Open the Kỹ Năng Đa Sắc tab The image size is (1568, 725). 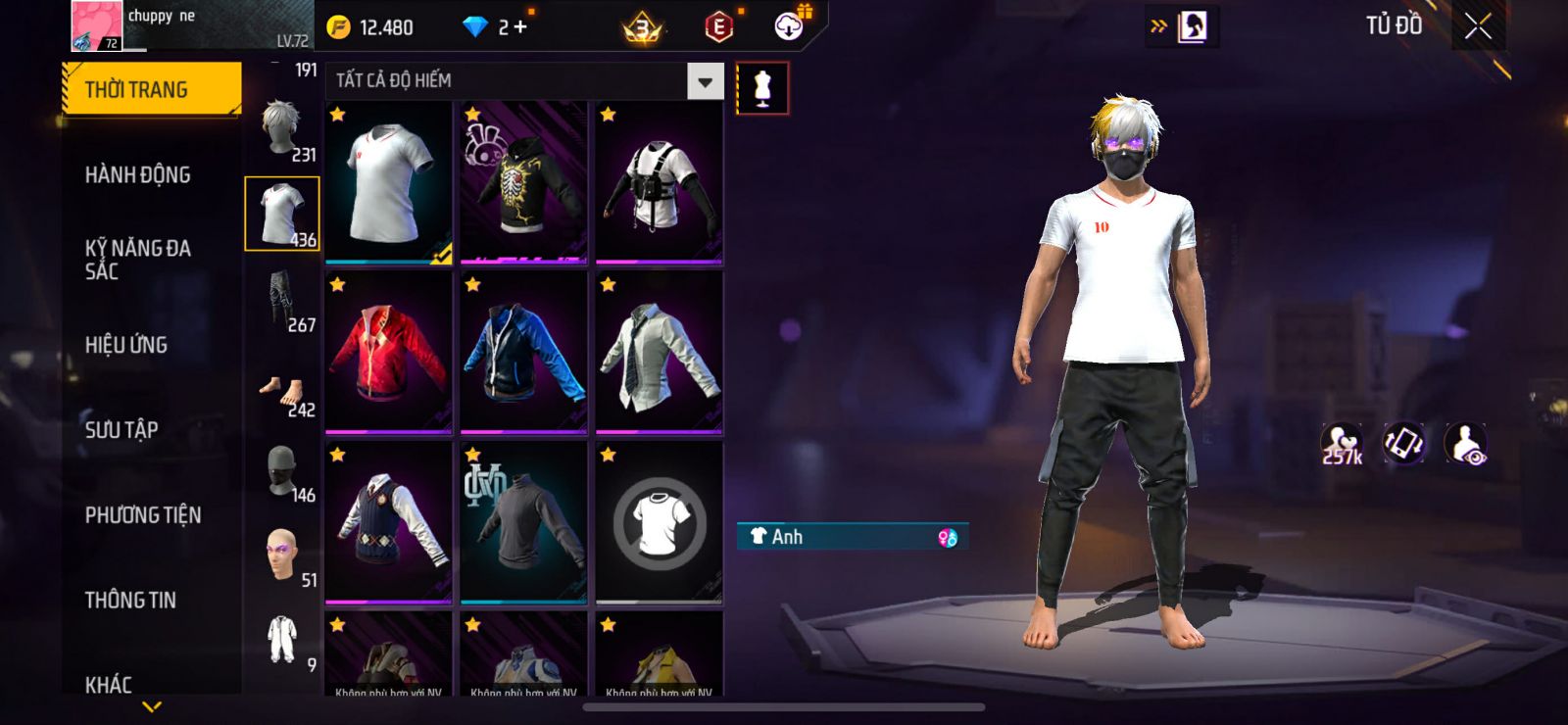pyautogui.click(x=137, y=259)
